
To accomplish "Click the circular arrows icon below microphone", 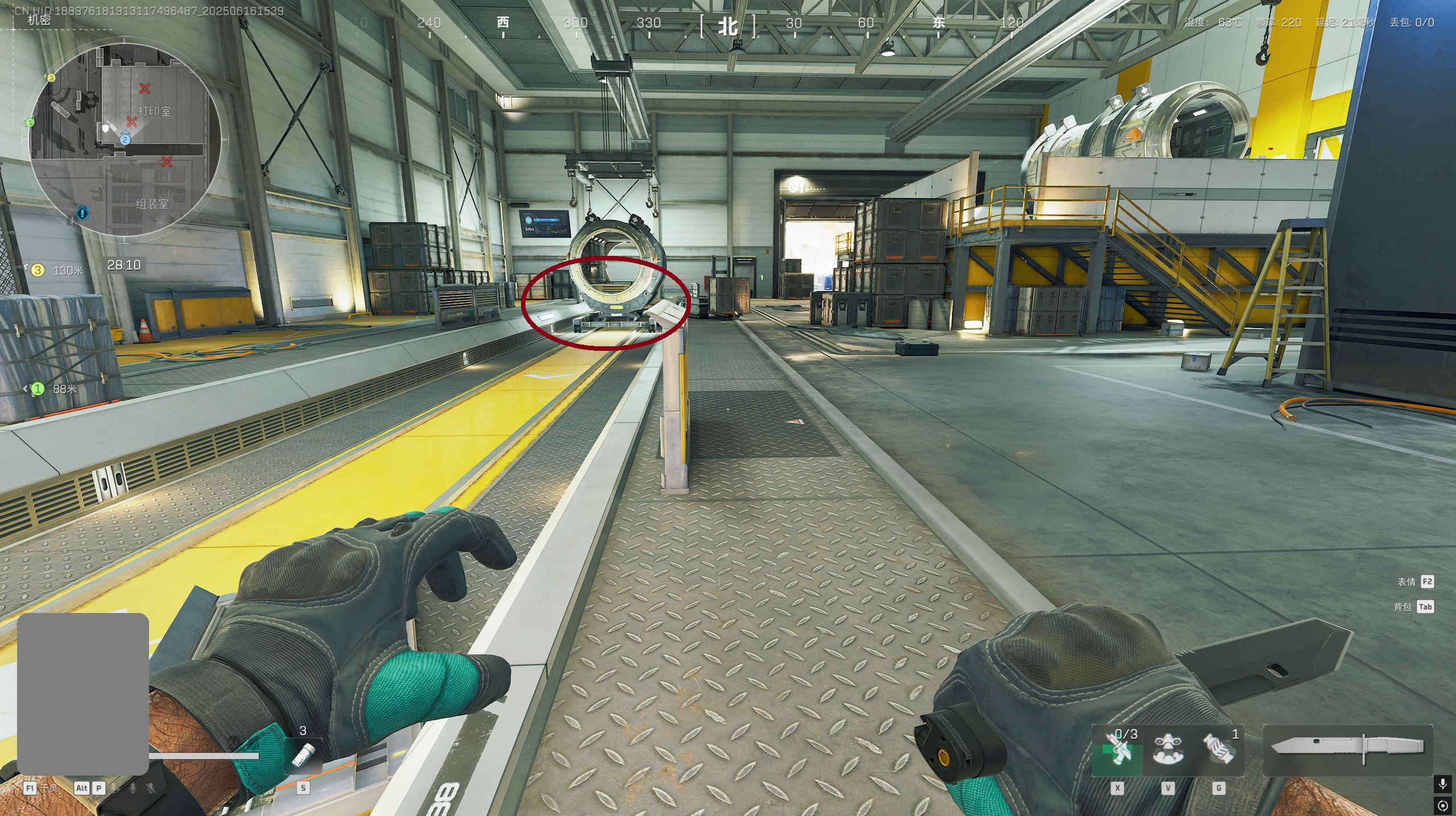I will pos(1442,805).
